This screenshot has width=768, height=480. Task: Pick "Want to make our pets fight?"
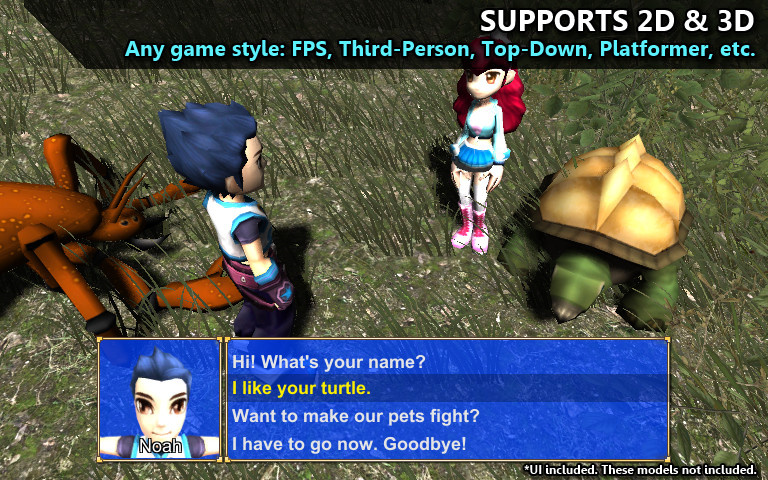(355, 415)
